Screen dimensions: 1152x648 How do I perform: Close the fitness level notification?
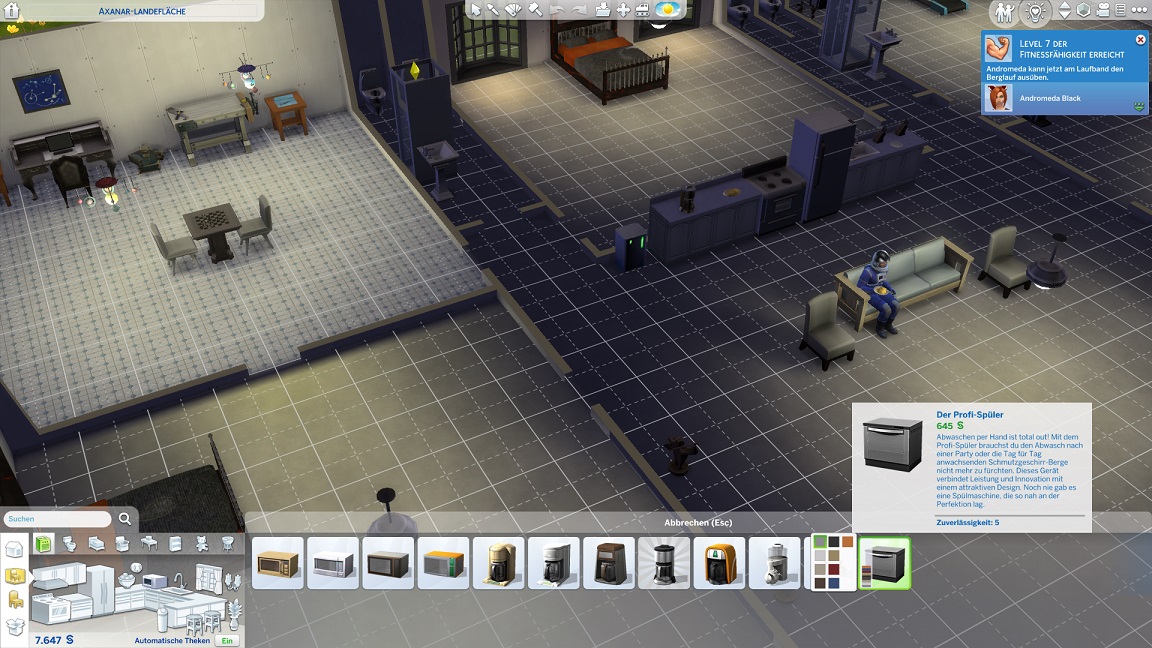pos(1141,40)
